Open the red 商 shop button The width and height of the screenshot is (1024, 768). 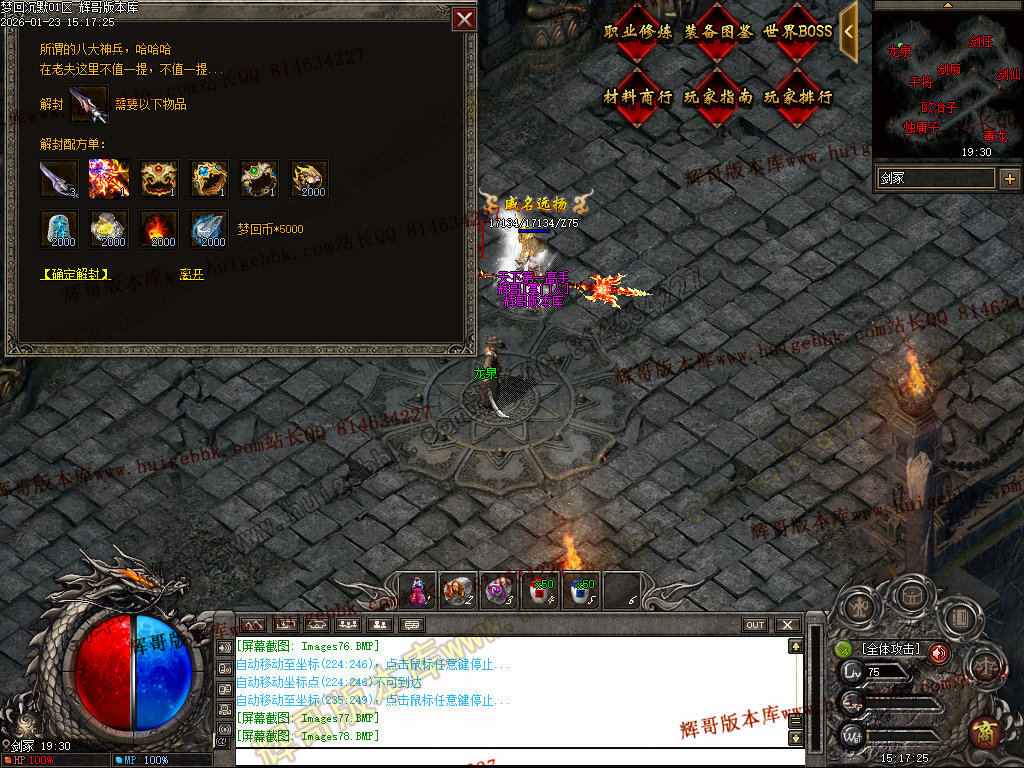986,732
